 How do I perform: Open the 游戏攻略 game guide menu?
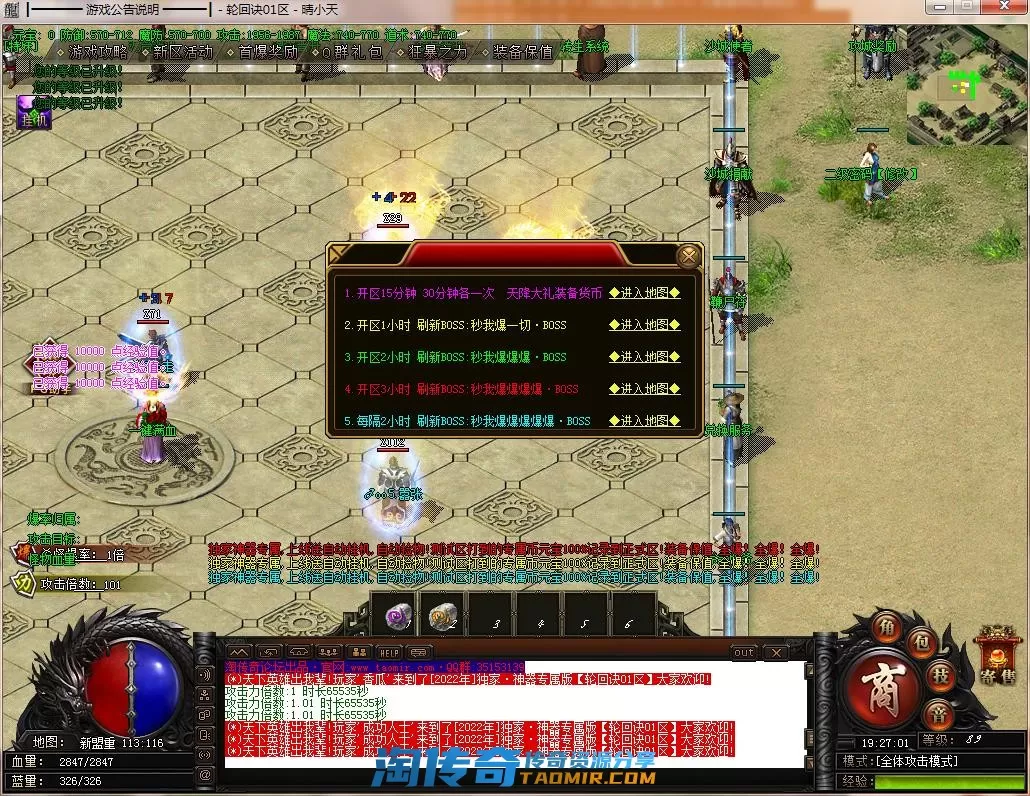pos(99,51)
